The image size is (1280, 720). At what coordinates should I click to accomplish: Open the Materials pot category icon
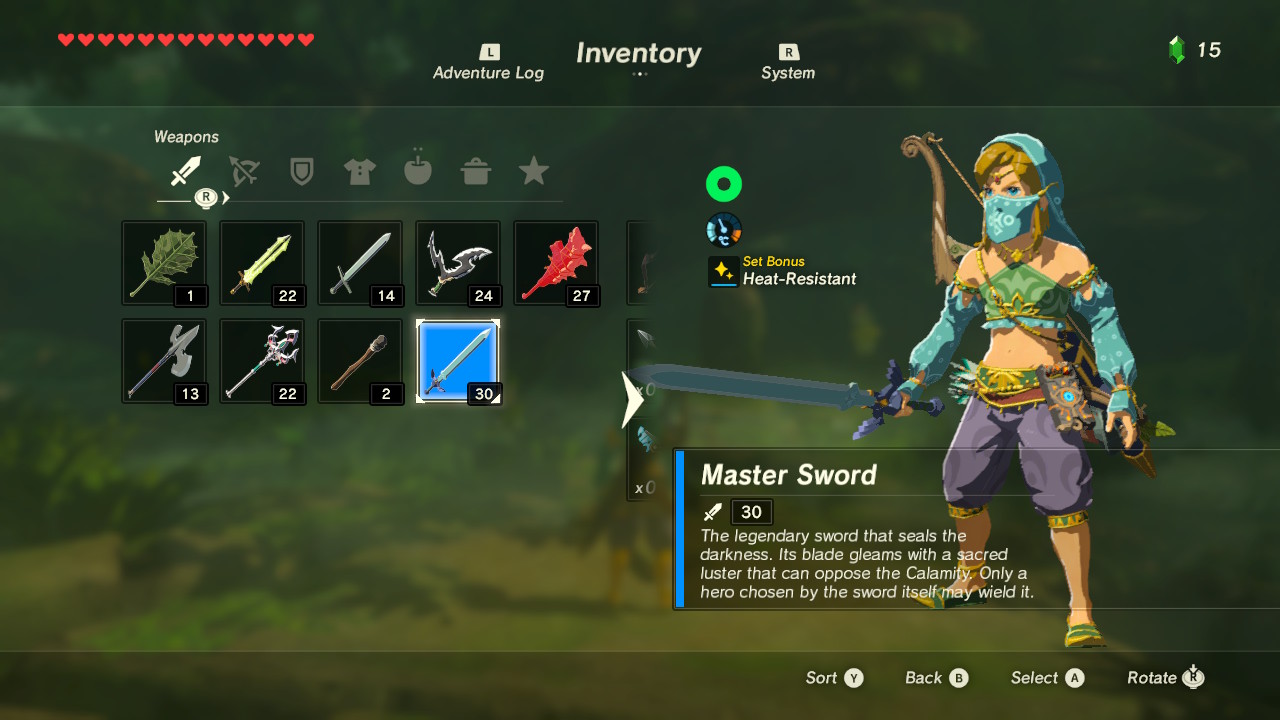point(475,170)
